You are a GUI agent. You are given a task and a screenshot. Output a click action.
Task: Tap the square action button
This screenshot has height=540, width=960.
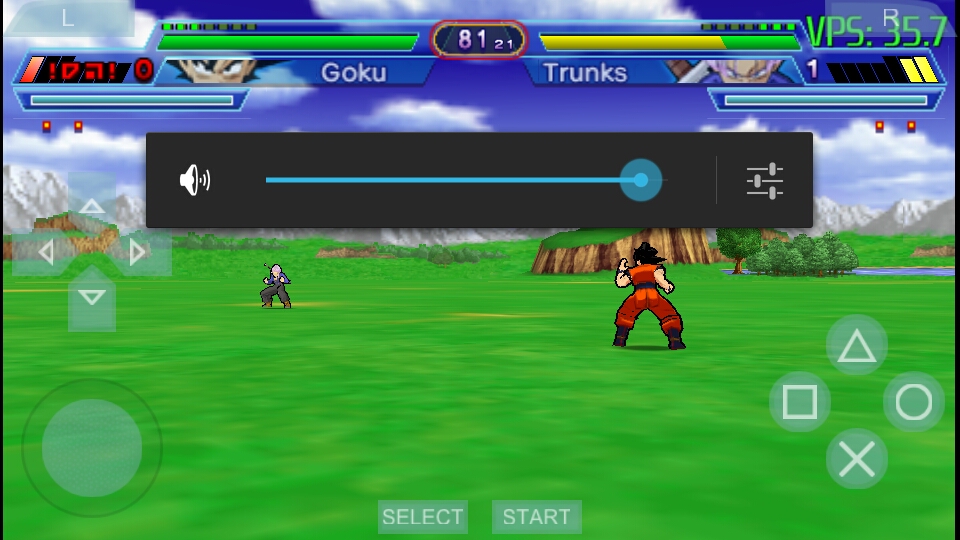click(799, 402)
